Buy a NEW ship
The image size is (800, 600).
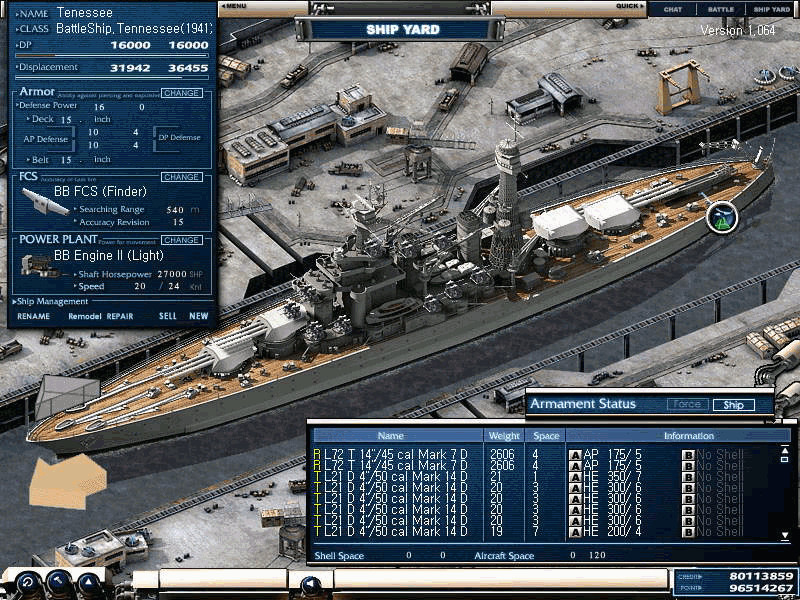[199, 316]
